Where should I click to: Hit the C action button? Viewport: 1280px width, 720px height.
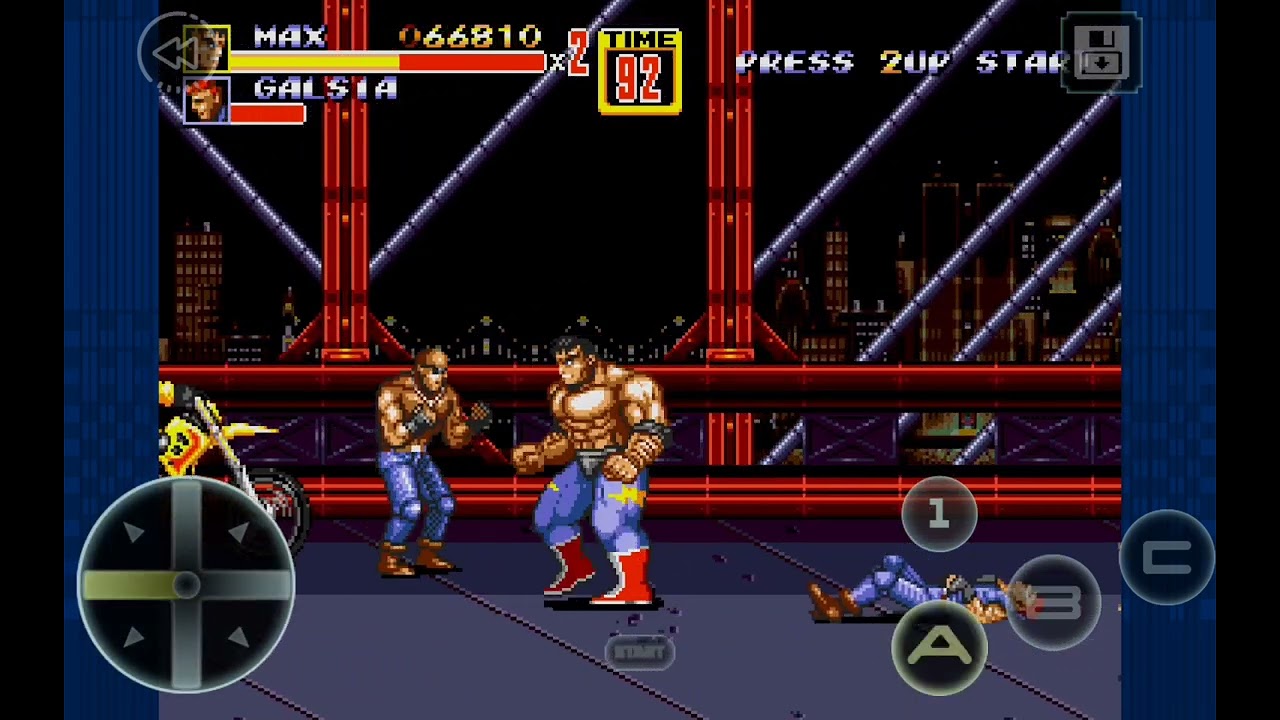[1166, 558]
